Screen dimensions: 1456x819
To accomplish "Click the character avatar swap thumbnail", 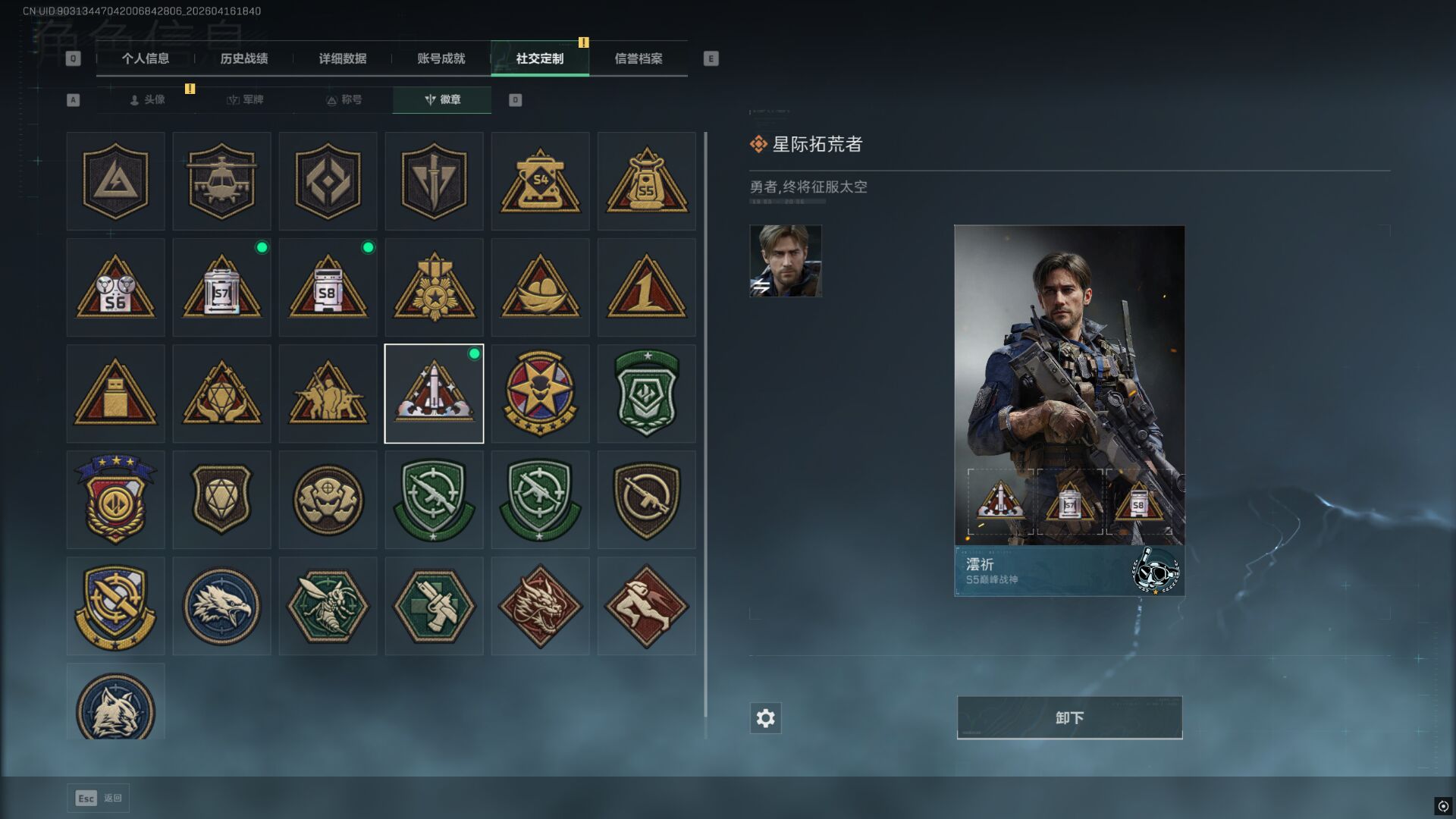I will coord(786,261).
